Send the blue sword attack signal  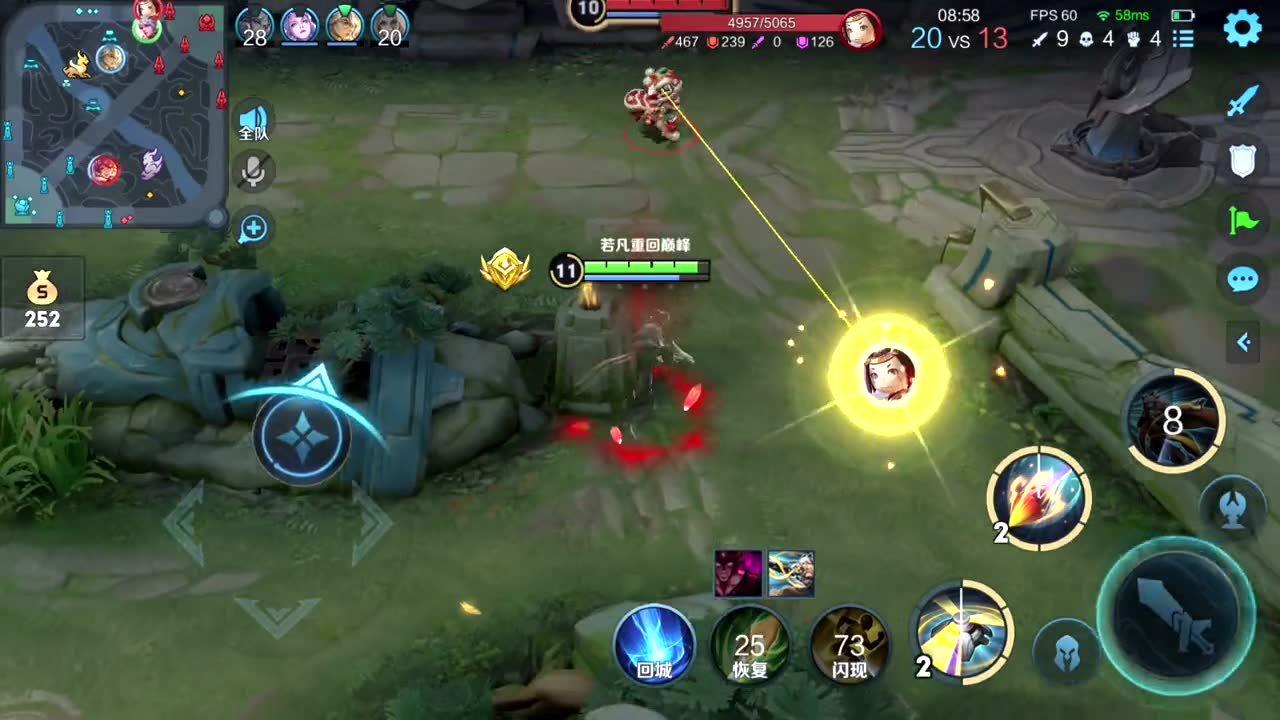[x=1242, y=101]
